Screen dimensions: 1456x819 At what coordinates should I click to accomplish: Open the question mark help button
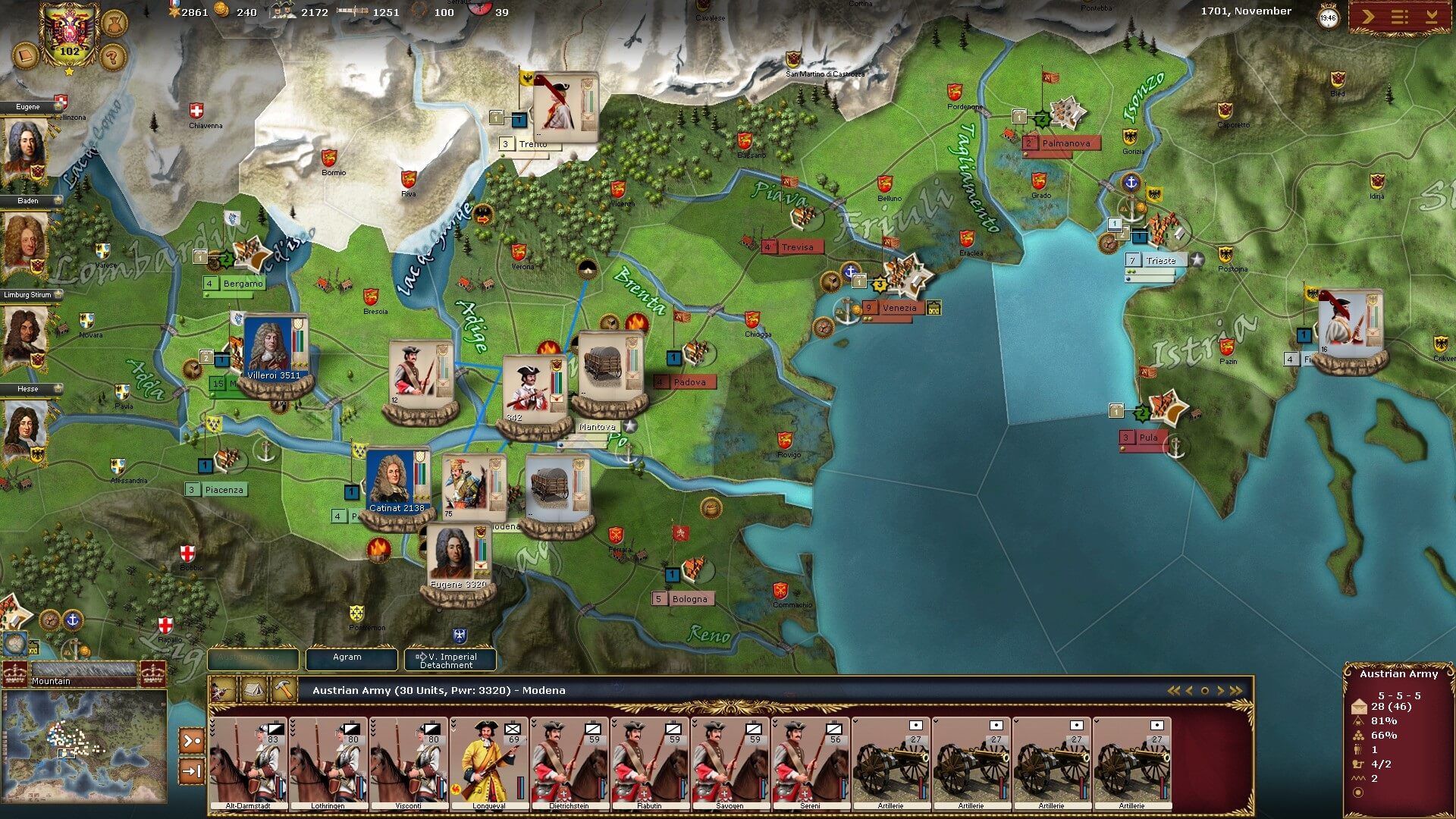point(111,56)
